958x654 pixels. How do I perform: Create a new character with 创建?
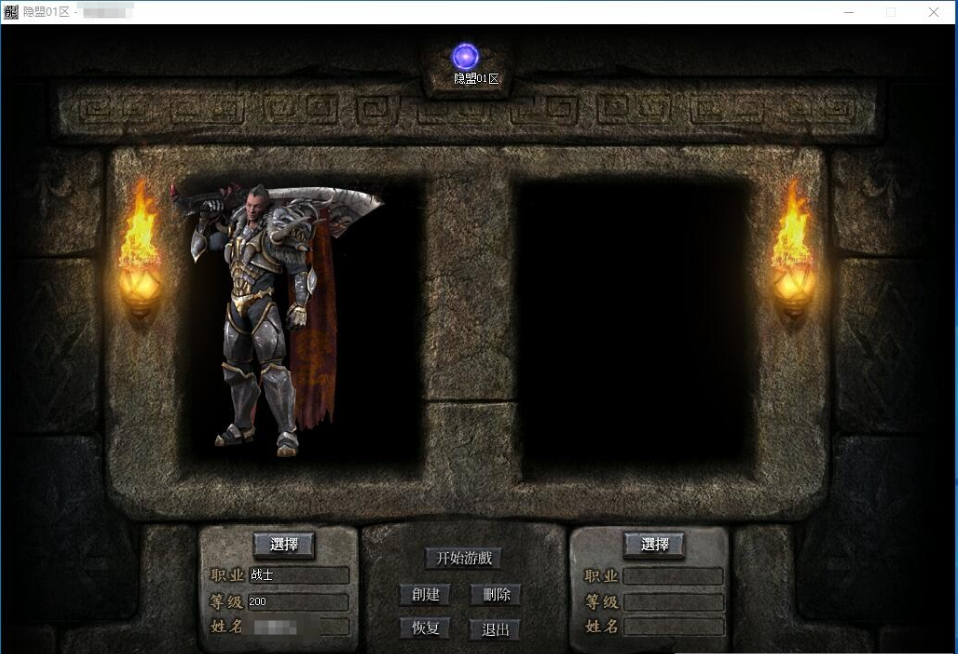(425, 594)
